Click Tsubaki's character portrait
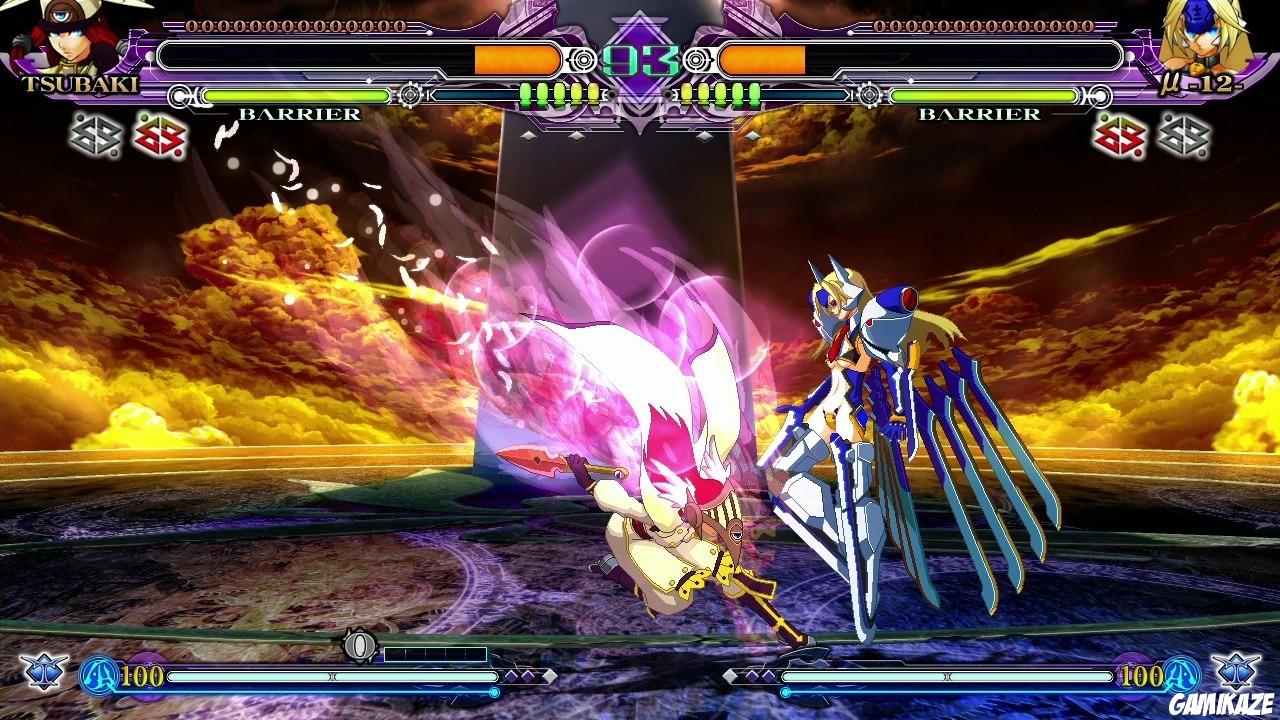Image resolution: width=1280 pixels, height=720 pixels. 60,35
